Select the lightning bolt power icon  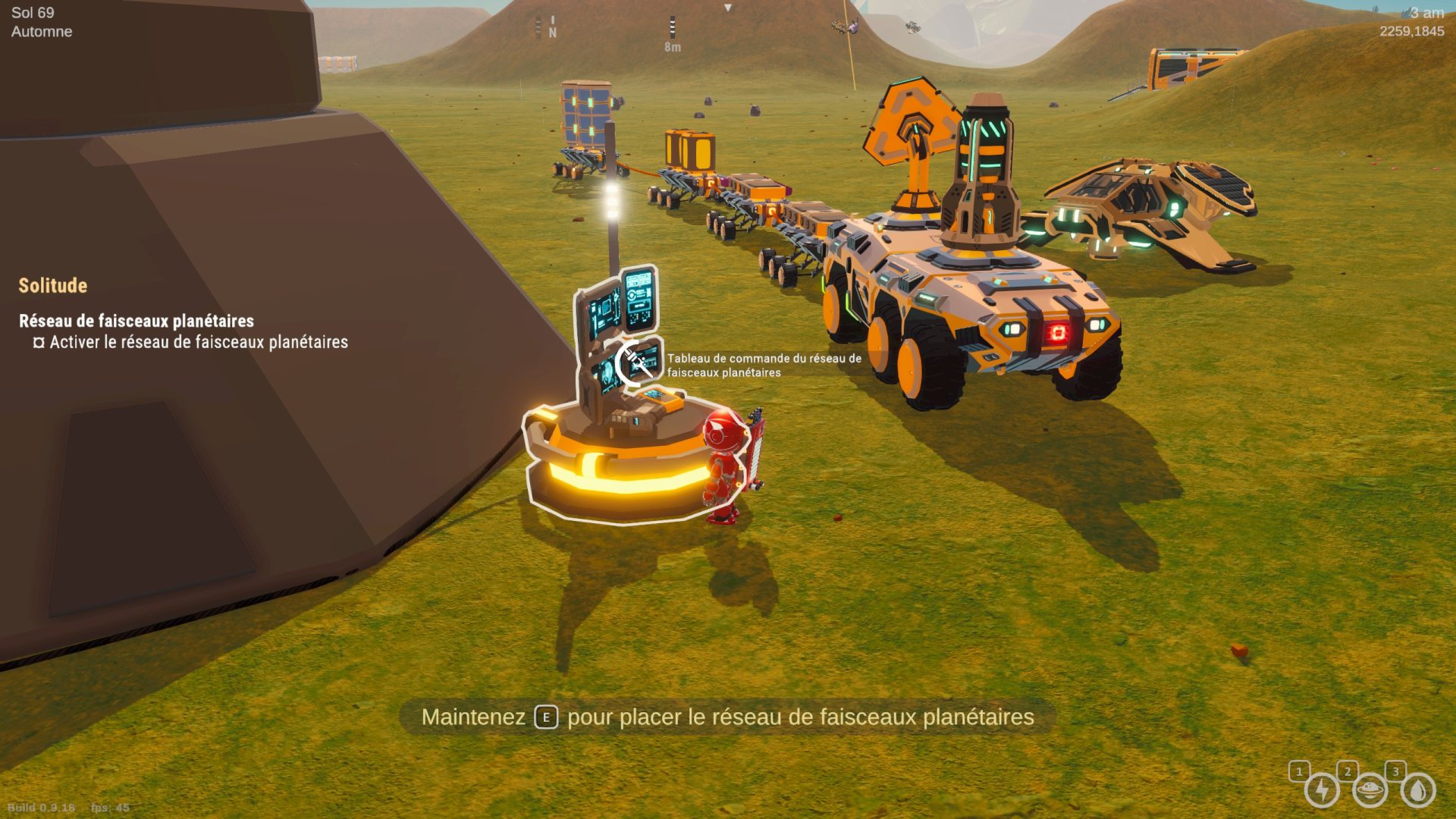click(x=1322, y=790)
